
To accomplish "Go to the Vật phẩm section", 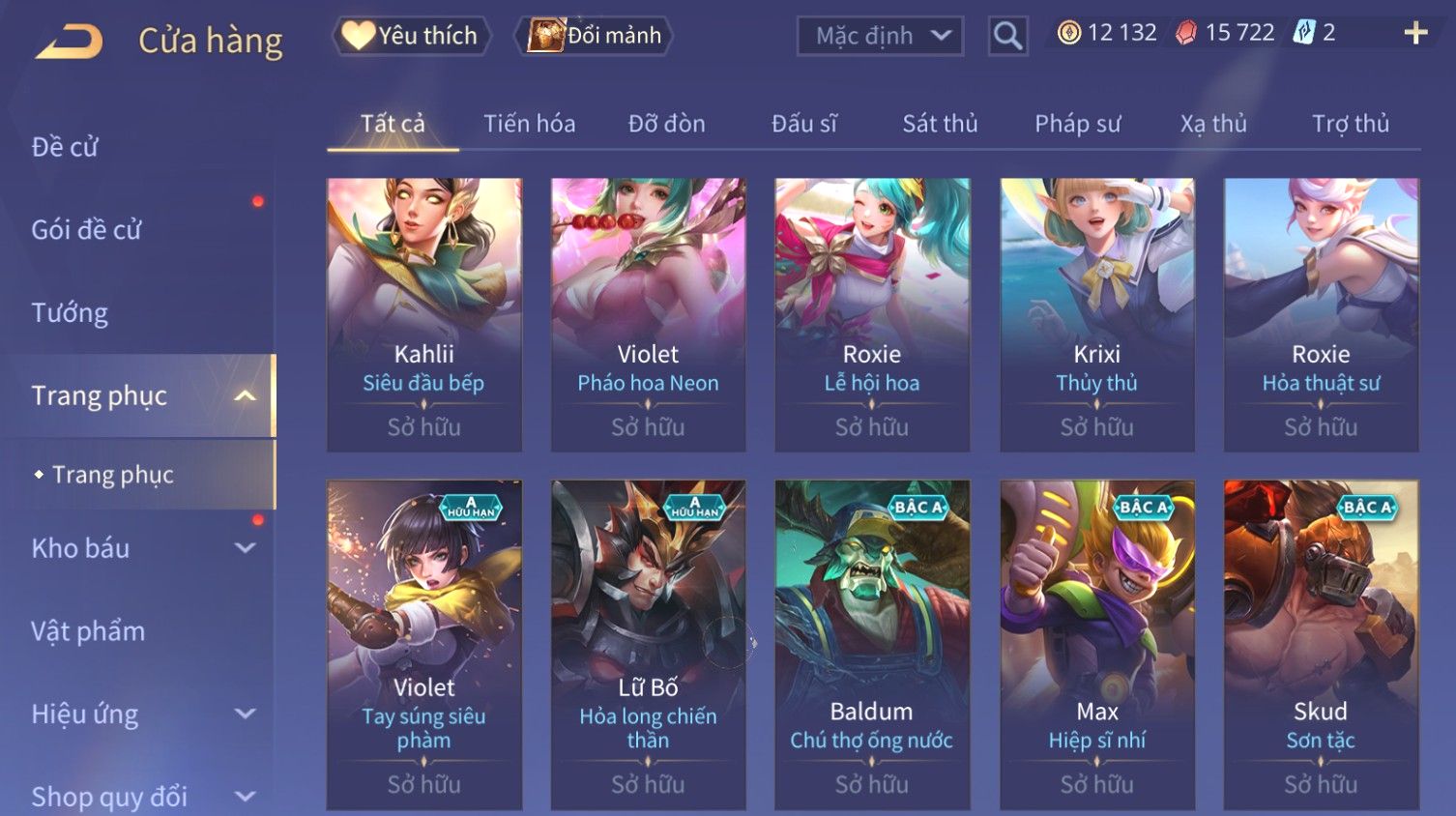I will [88, 631].
